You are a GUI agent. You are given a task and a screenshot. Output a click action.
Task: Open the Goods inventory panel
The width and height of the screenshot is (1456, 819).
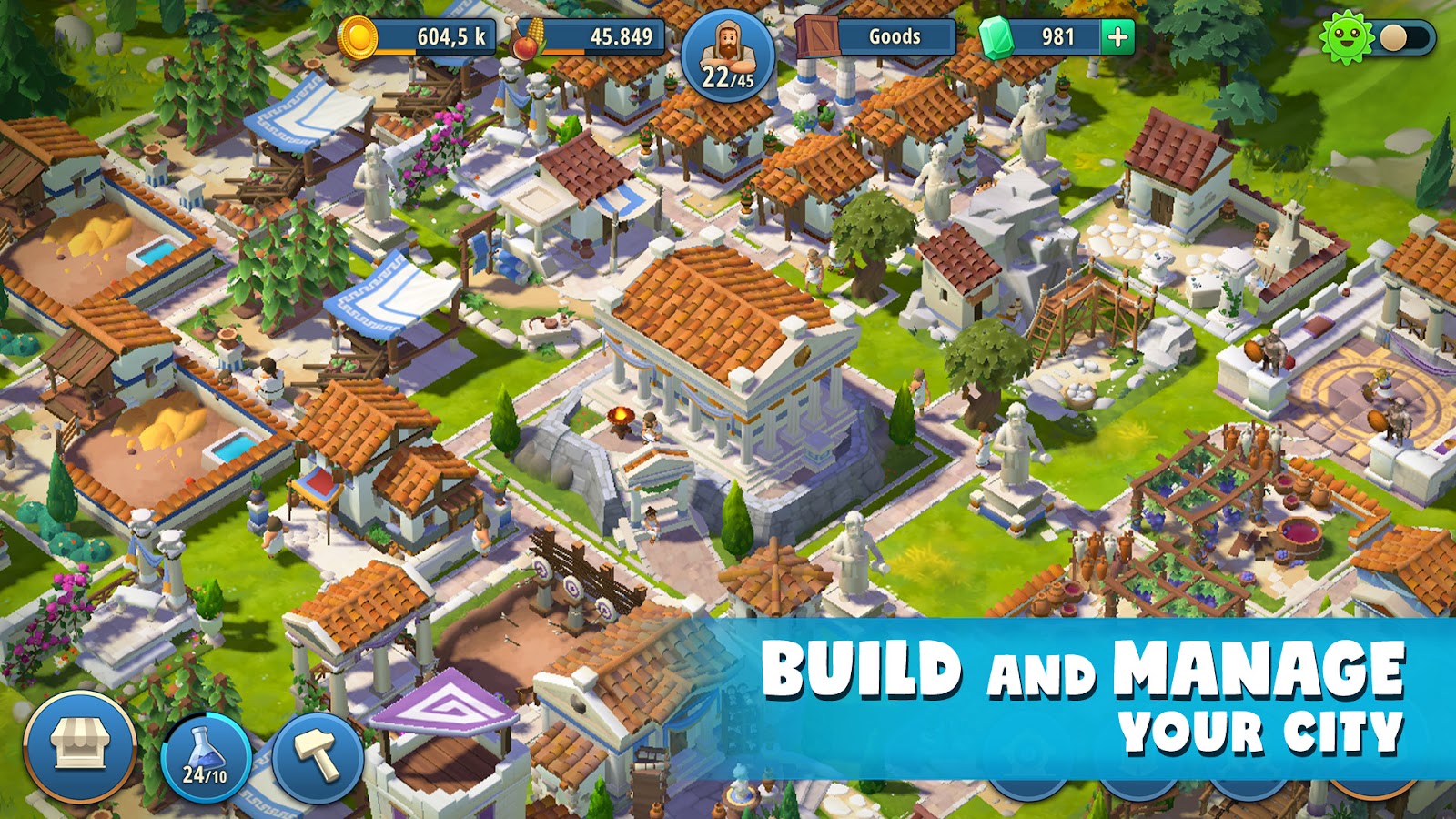[877, 37]
